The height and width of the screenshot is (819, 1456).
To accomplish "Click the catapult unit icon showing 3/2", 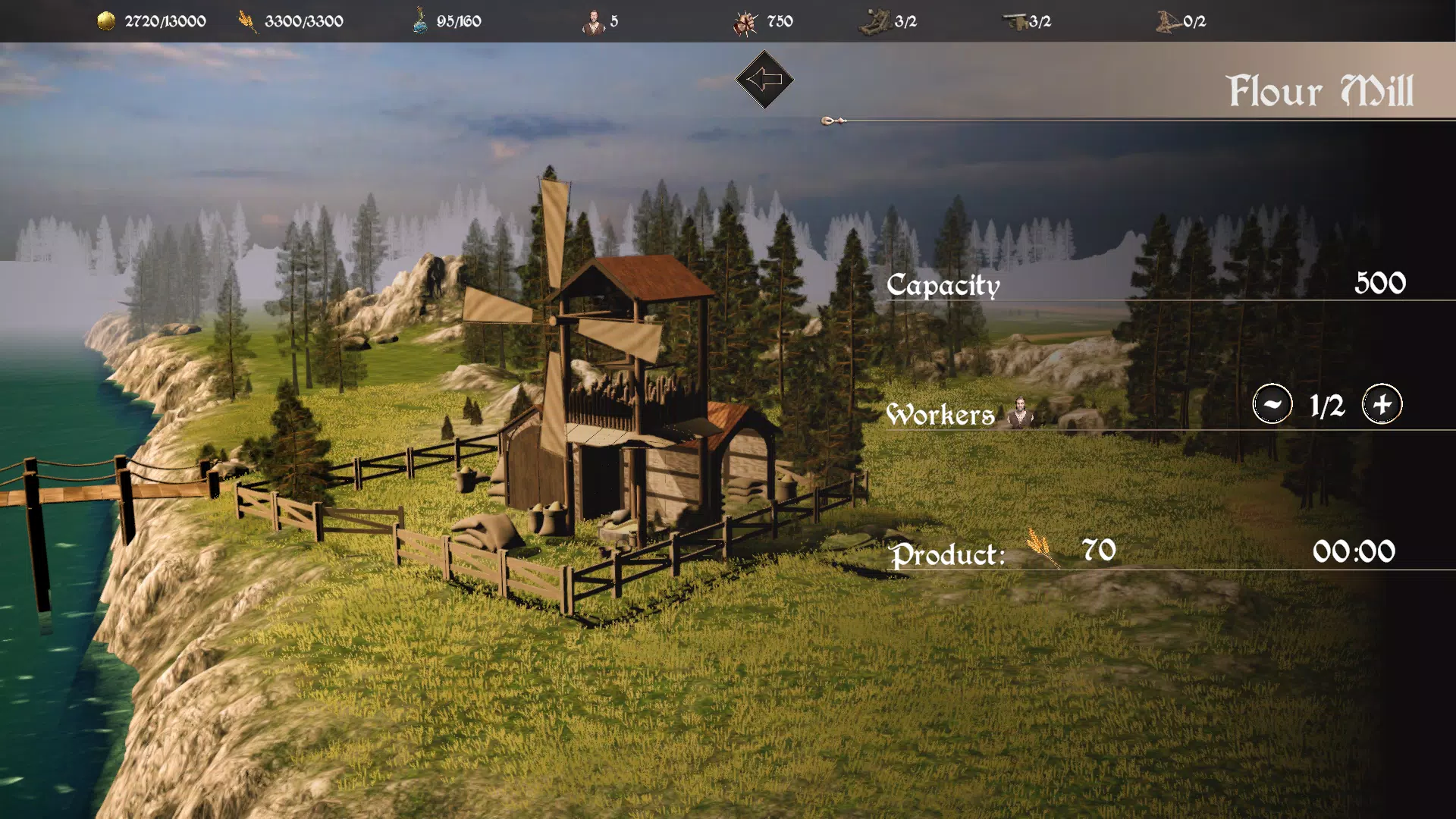I will click(876, 20).
